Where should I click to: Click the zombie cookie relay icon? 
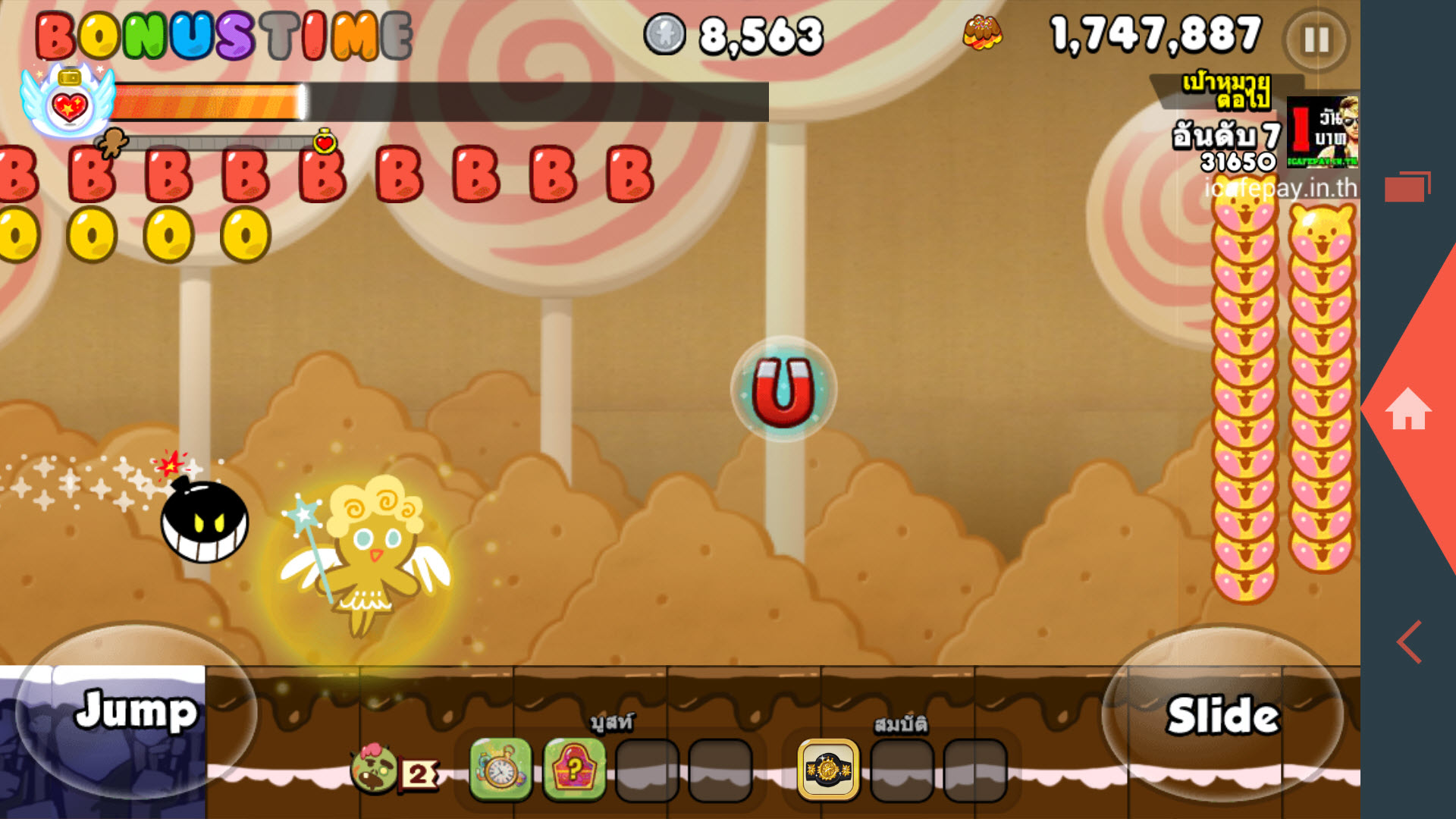coord(375,768)
